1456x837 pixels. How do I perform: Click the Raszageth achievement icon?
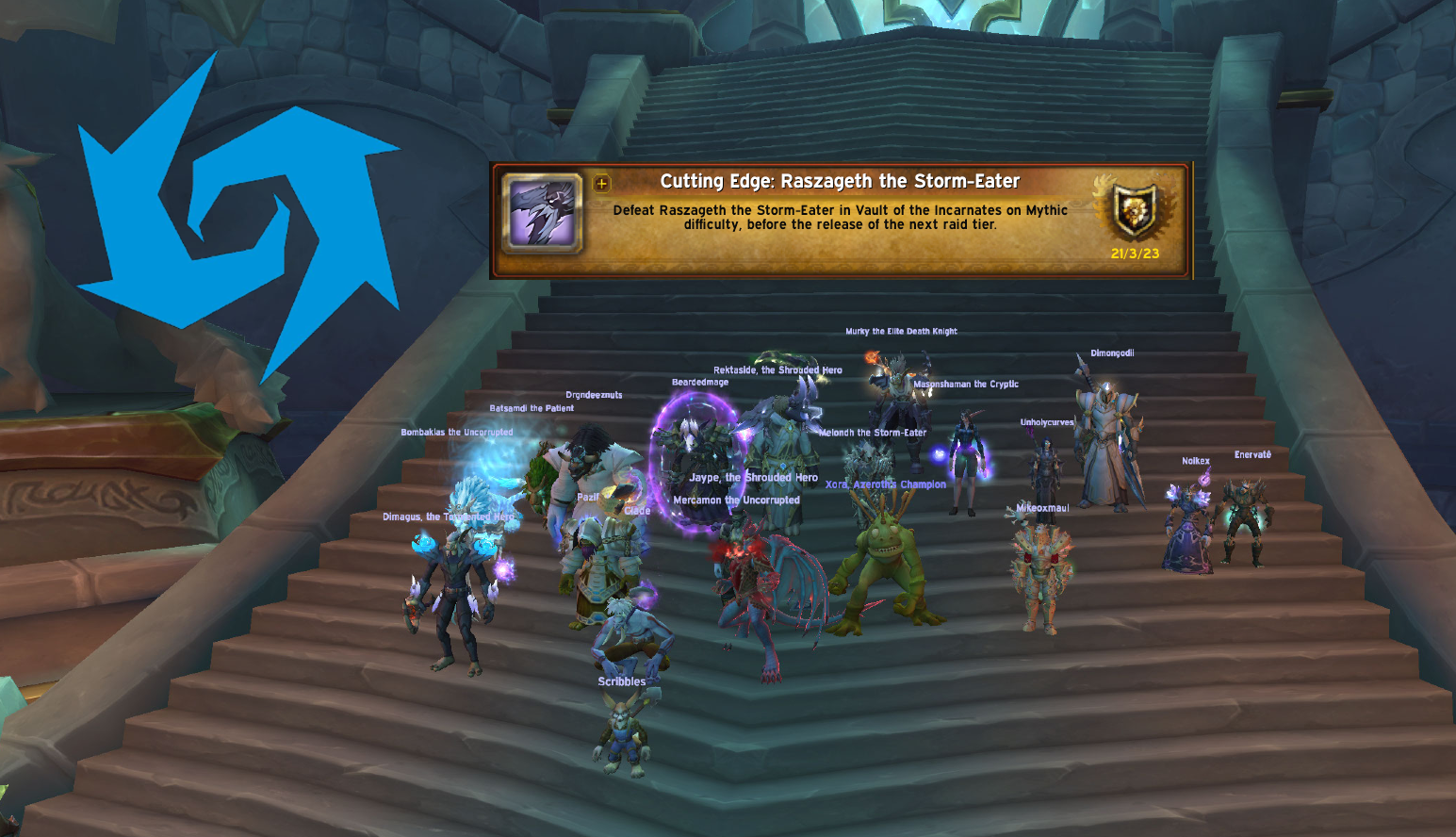542,214
